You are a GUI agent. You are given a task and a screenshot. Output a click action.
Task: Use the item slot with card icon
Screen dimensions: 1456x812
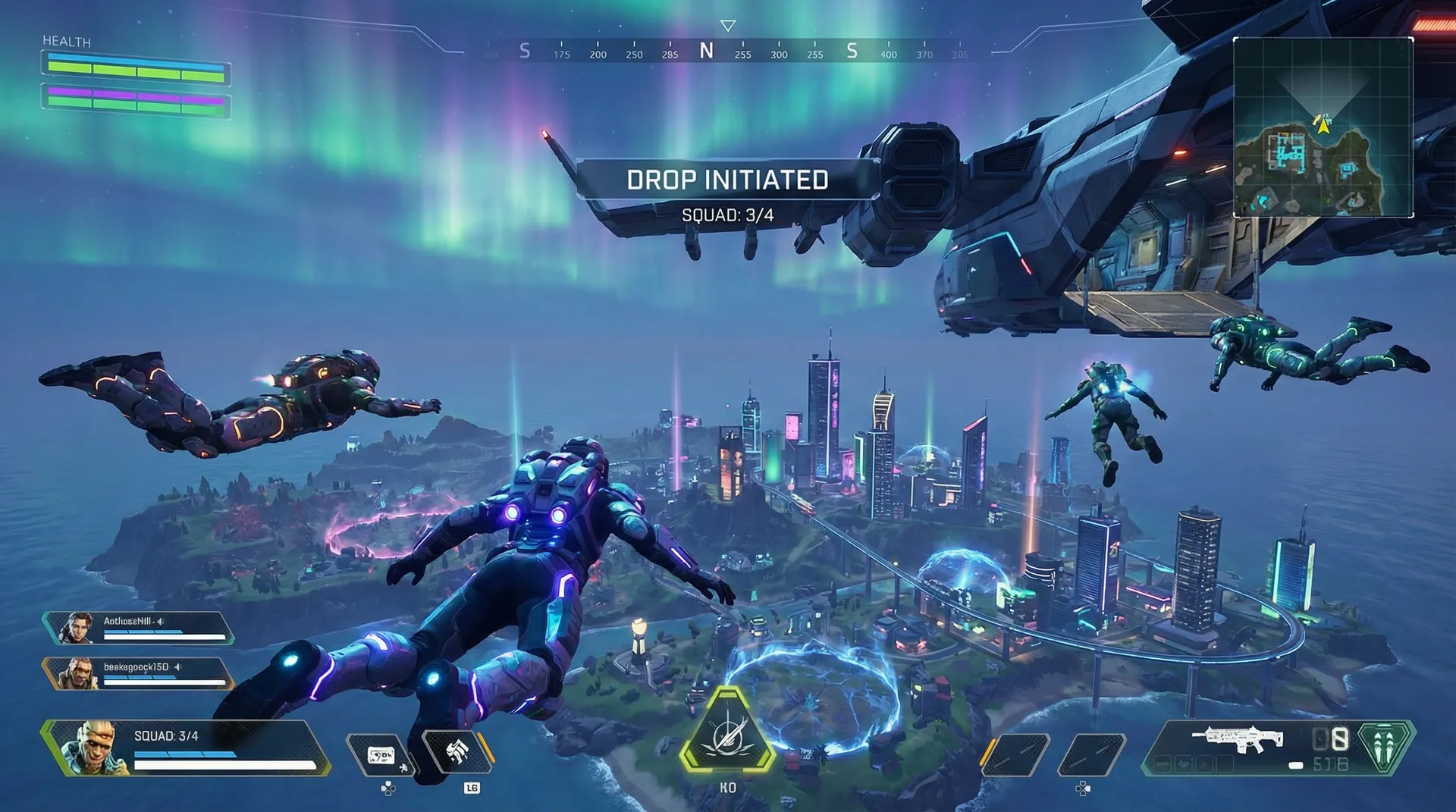pos(380,755)
